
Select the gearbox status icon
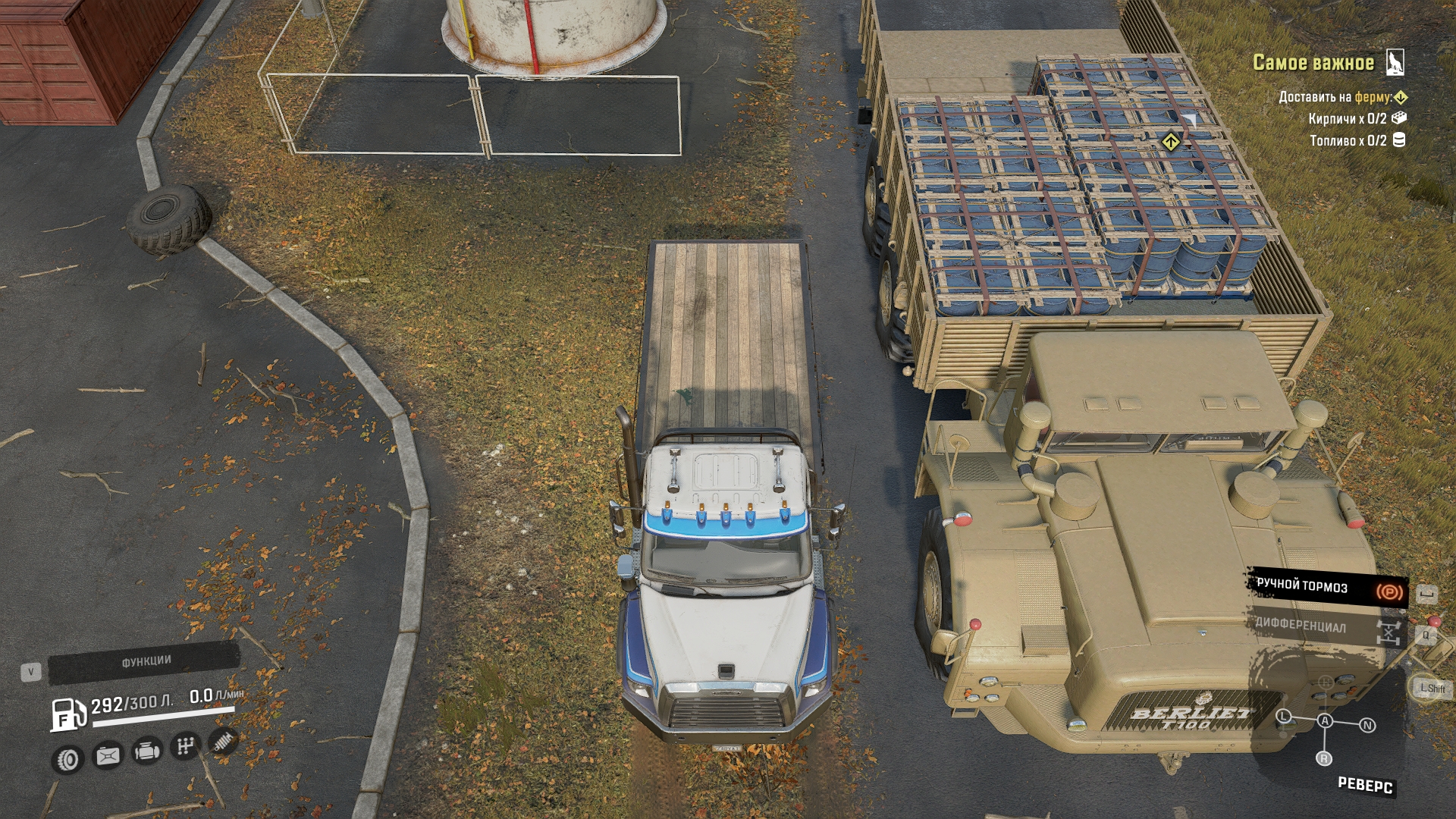click(x=185, y=746)
